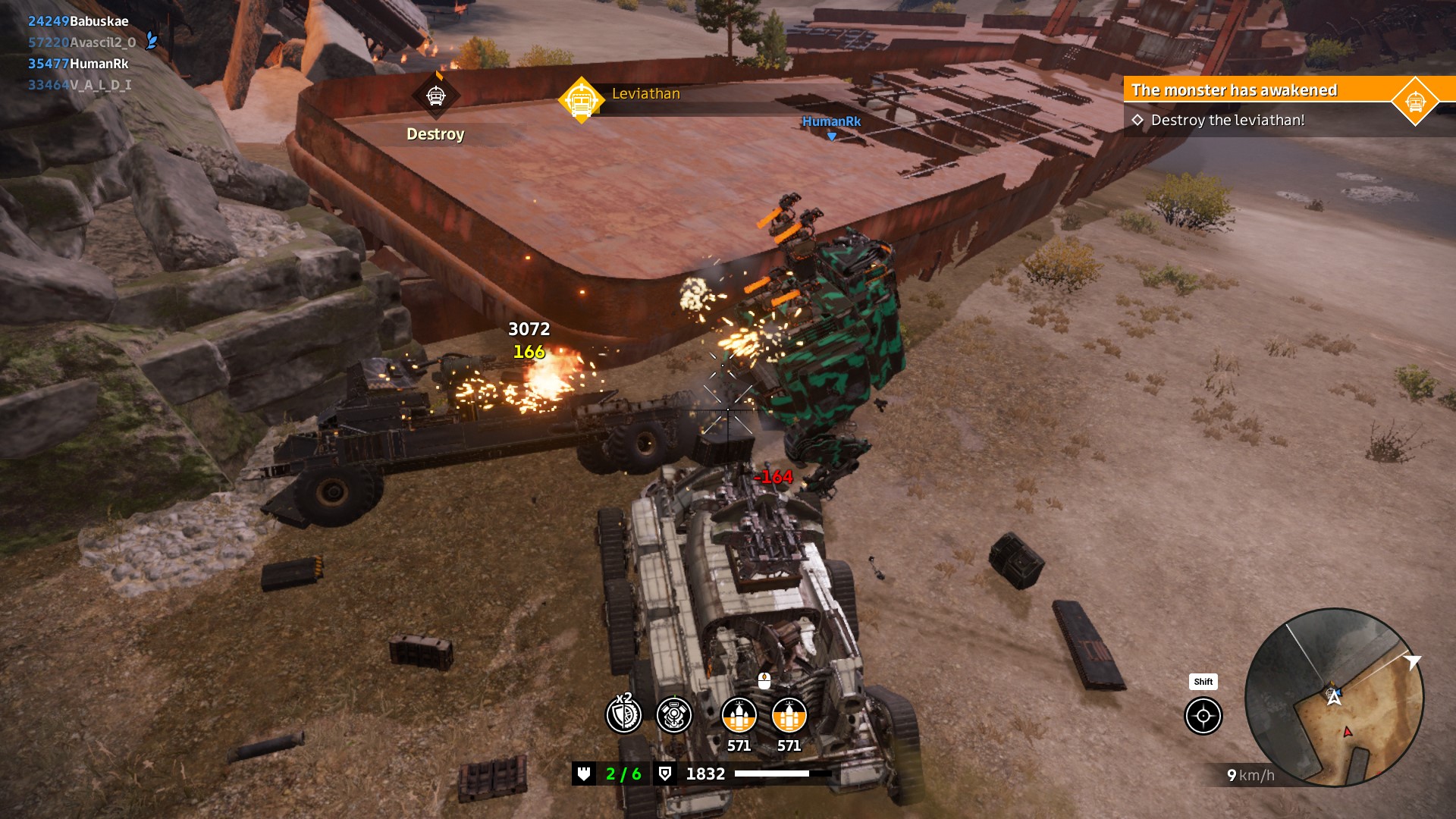Open the 'Destroy the leviathan!' objective
Screen dimensions: 1456x819
(1227, 121)
